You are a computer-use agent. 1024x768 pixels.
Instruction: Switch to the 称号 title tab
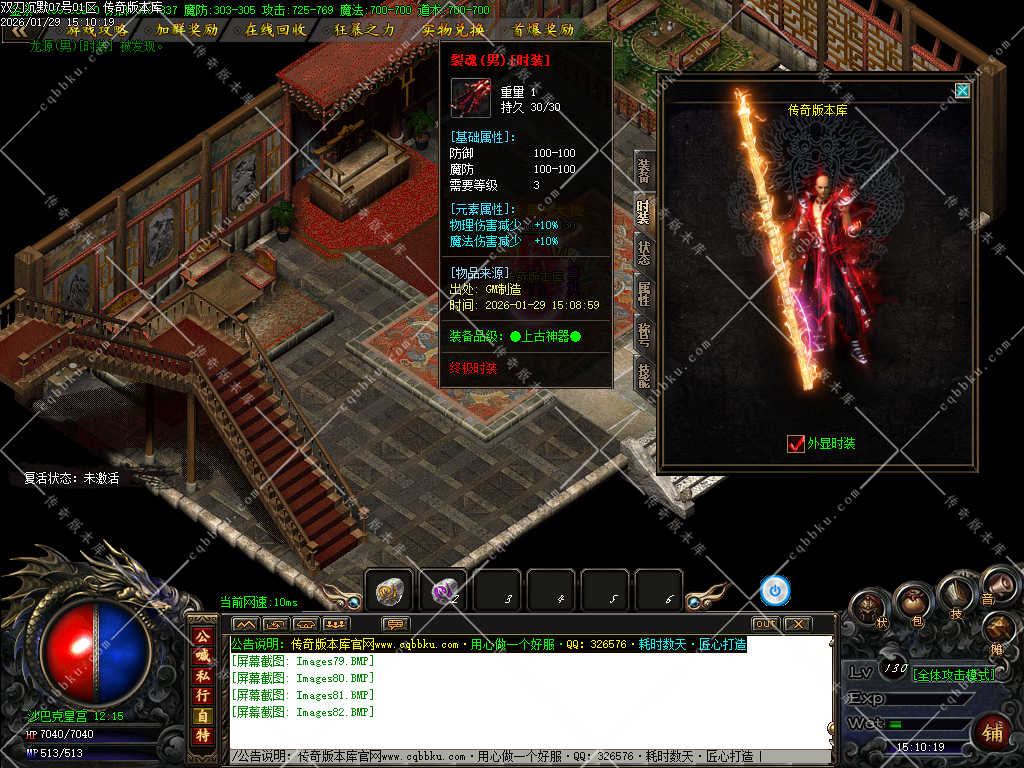coord(644,334)
